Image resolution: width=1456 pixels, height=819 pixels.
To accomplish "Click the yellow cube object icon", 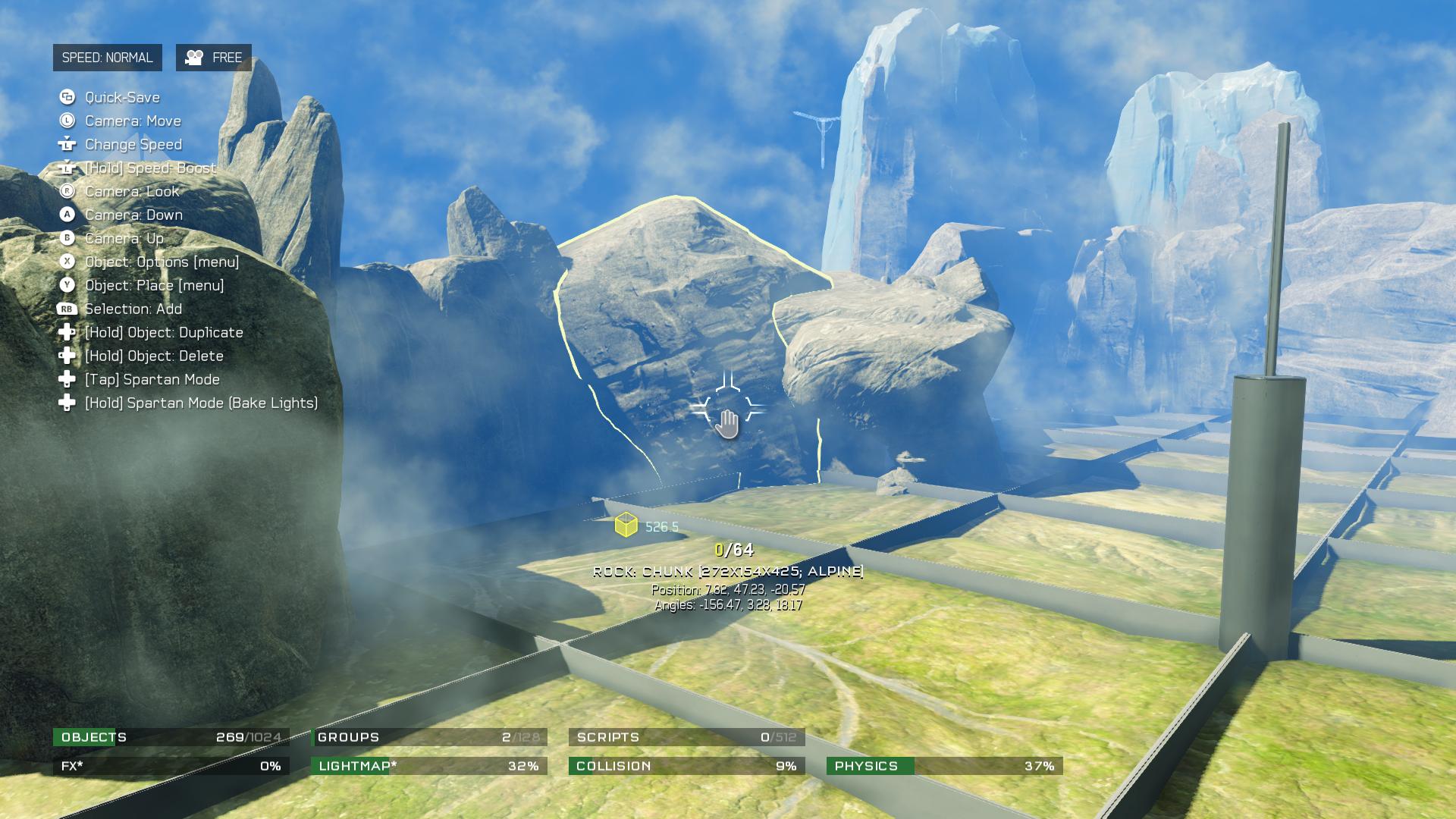I will click(626, 525).
